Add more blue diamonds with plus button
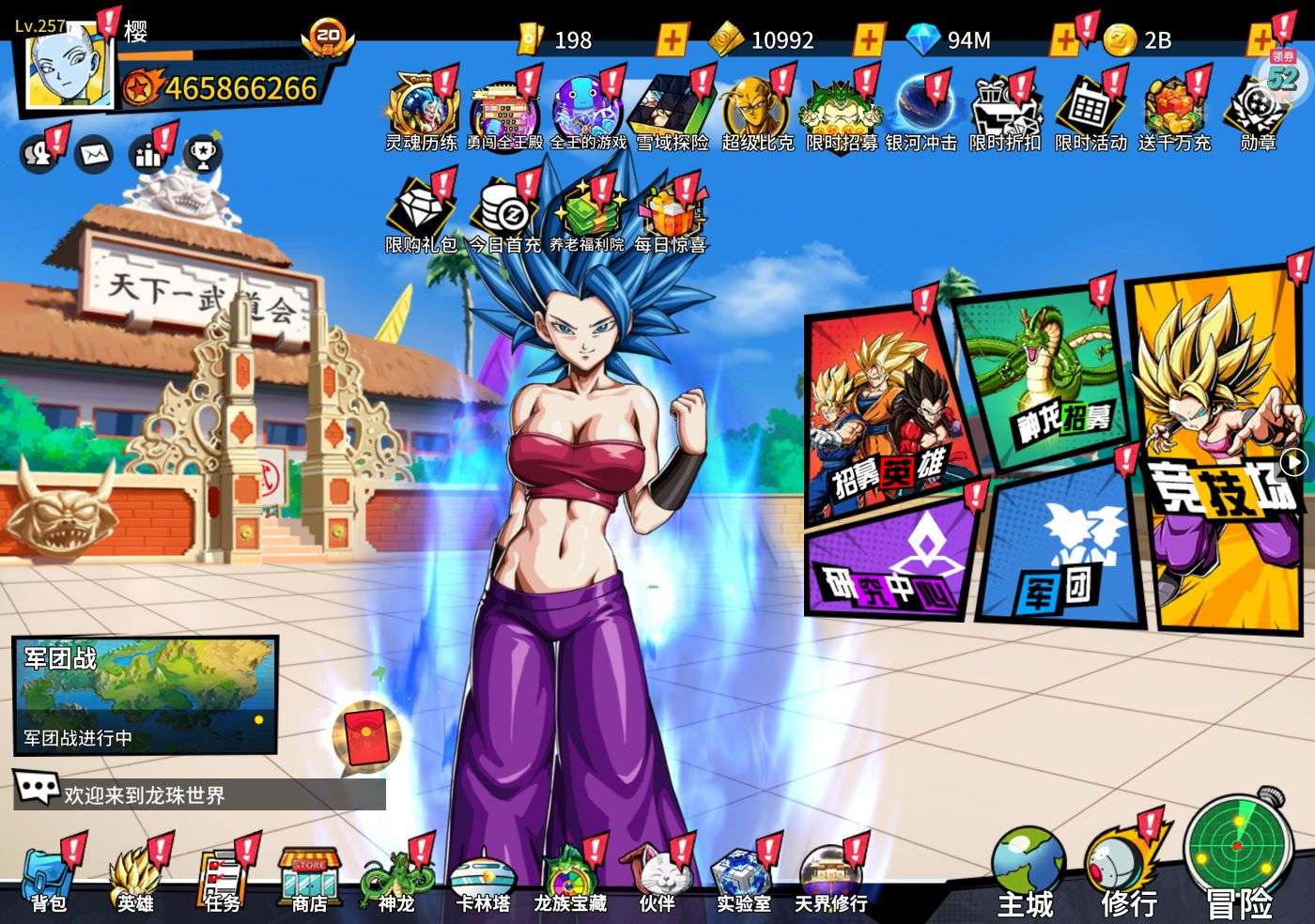Viewport: 1315px width, 924px height. 1064,39
